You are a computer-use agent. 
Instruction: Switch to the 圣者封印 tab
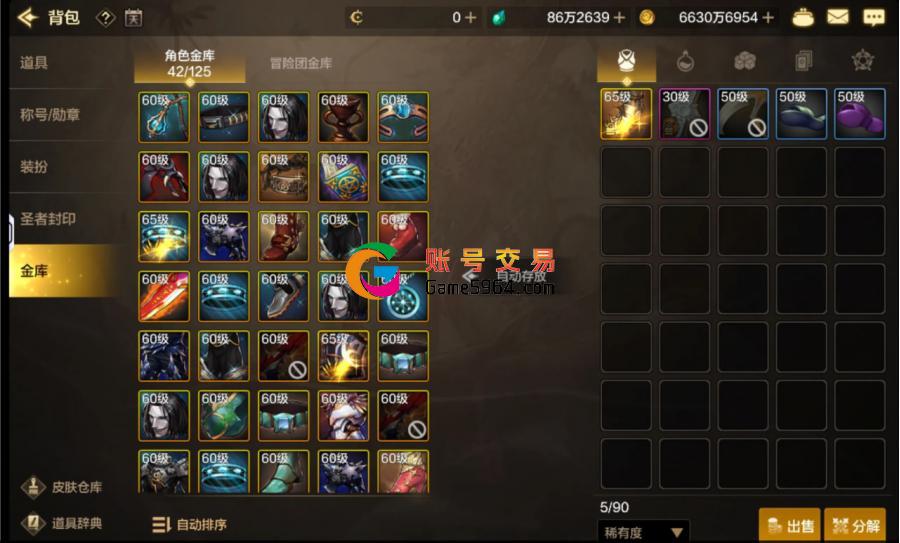pos(48,219)
